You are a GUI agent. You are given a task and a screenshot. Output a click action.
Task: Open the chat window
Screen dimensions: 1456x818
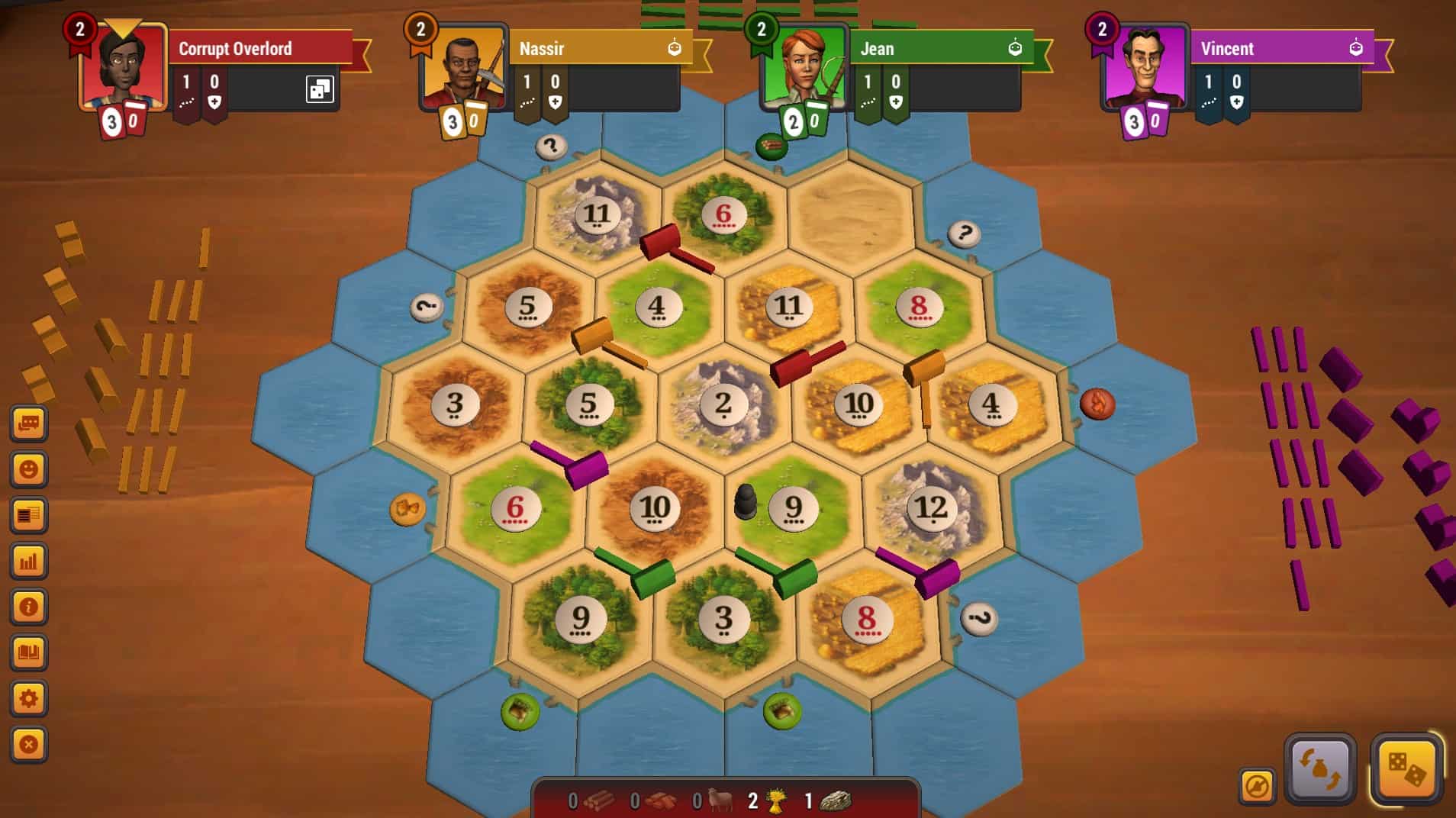tap(29, 423)
